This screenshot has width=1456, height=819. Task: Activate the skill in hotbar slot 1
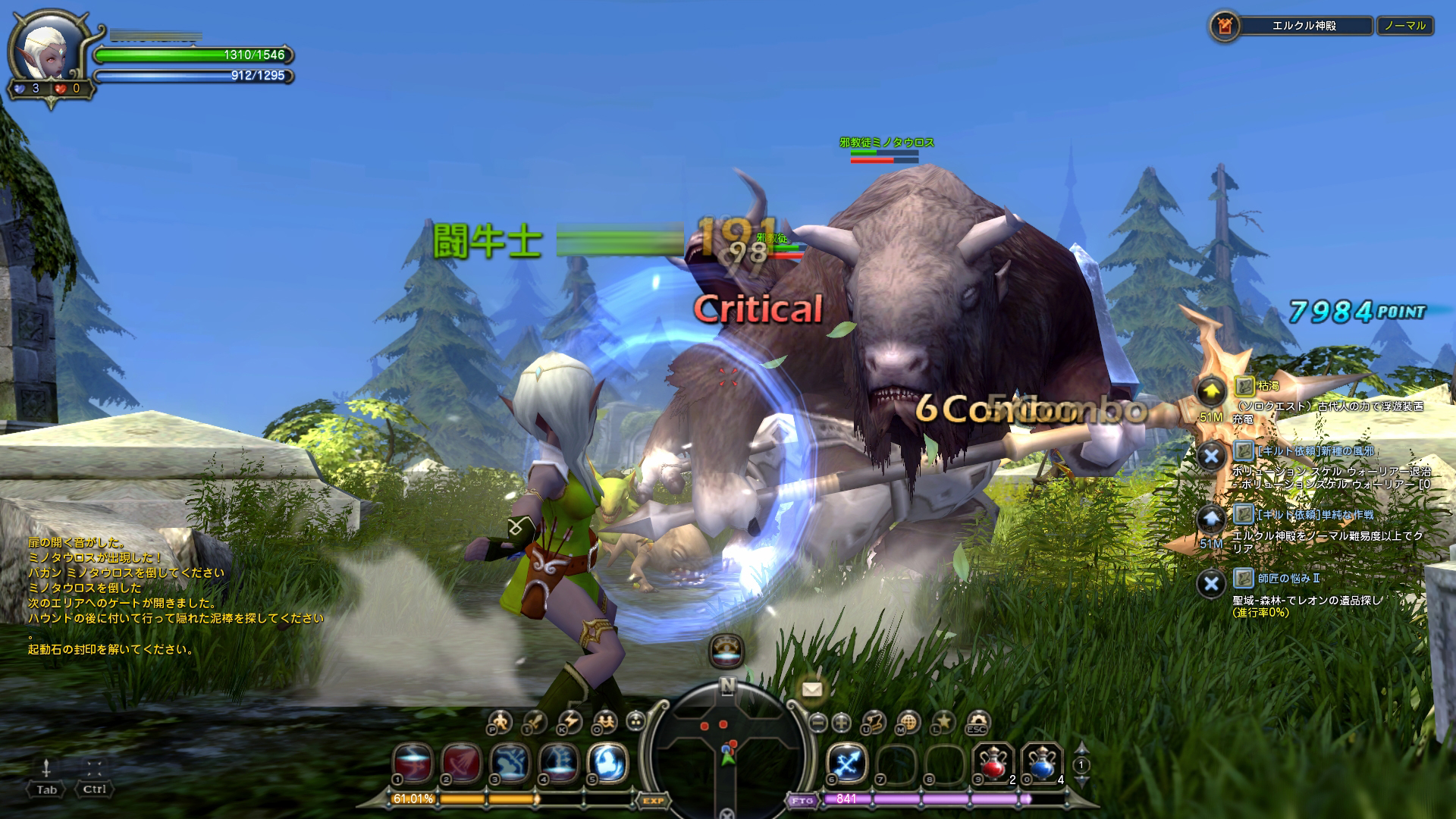click(413, 761)
